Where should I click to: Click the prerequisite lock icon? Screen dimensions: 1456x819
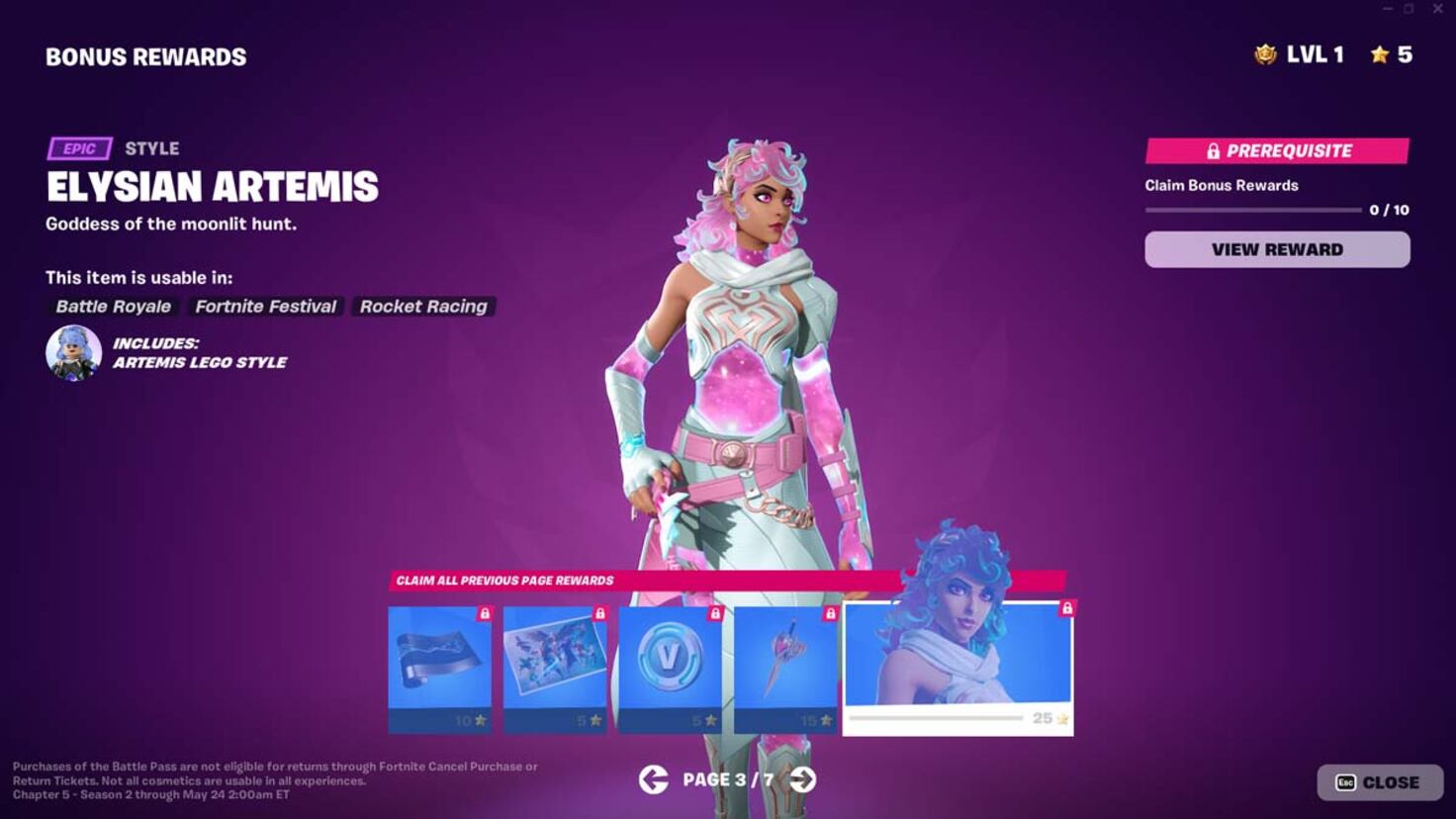[x=1213, y=151]
